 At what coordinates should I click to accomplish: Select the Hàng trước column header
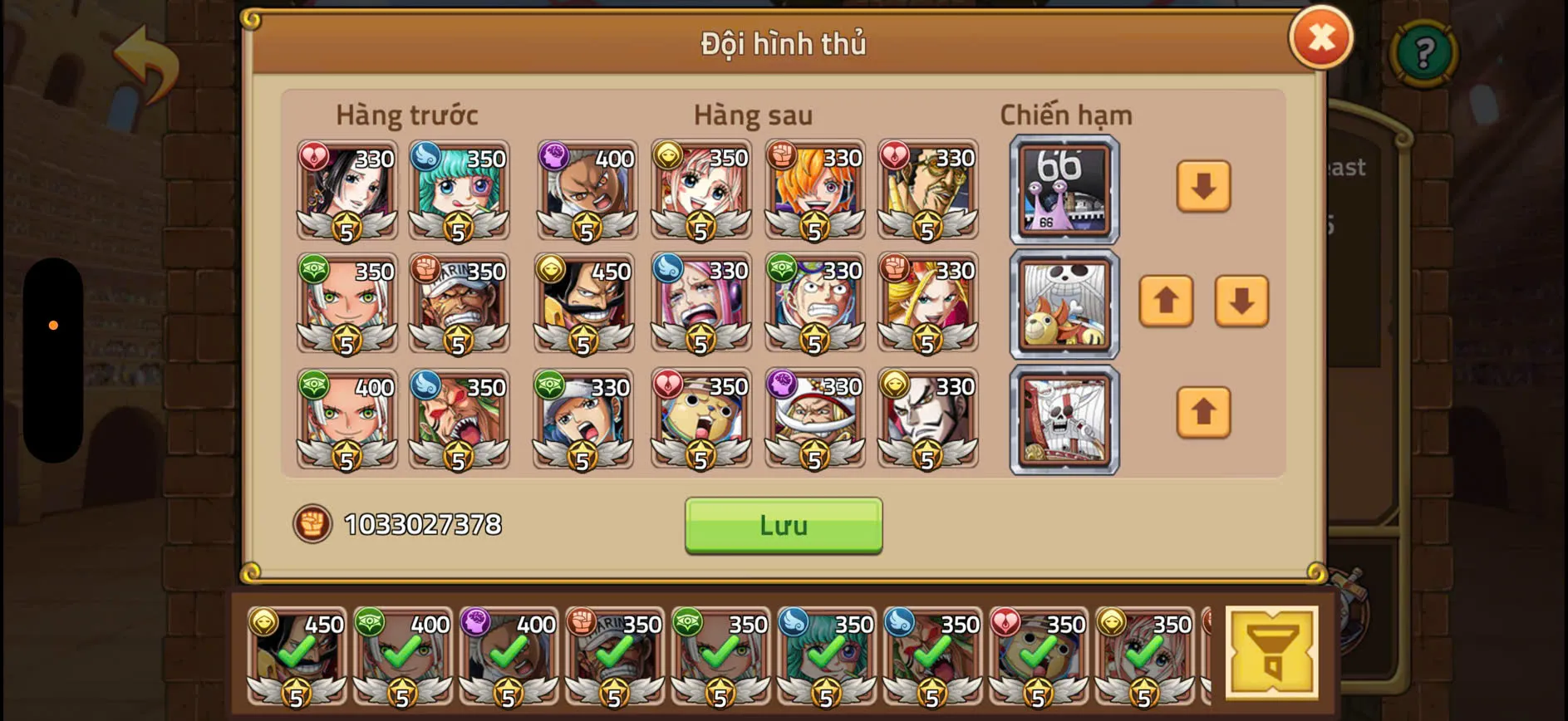coord(406,115)
